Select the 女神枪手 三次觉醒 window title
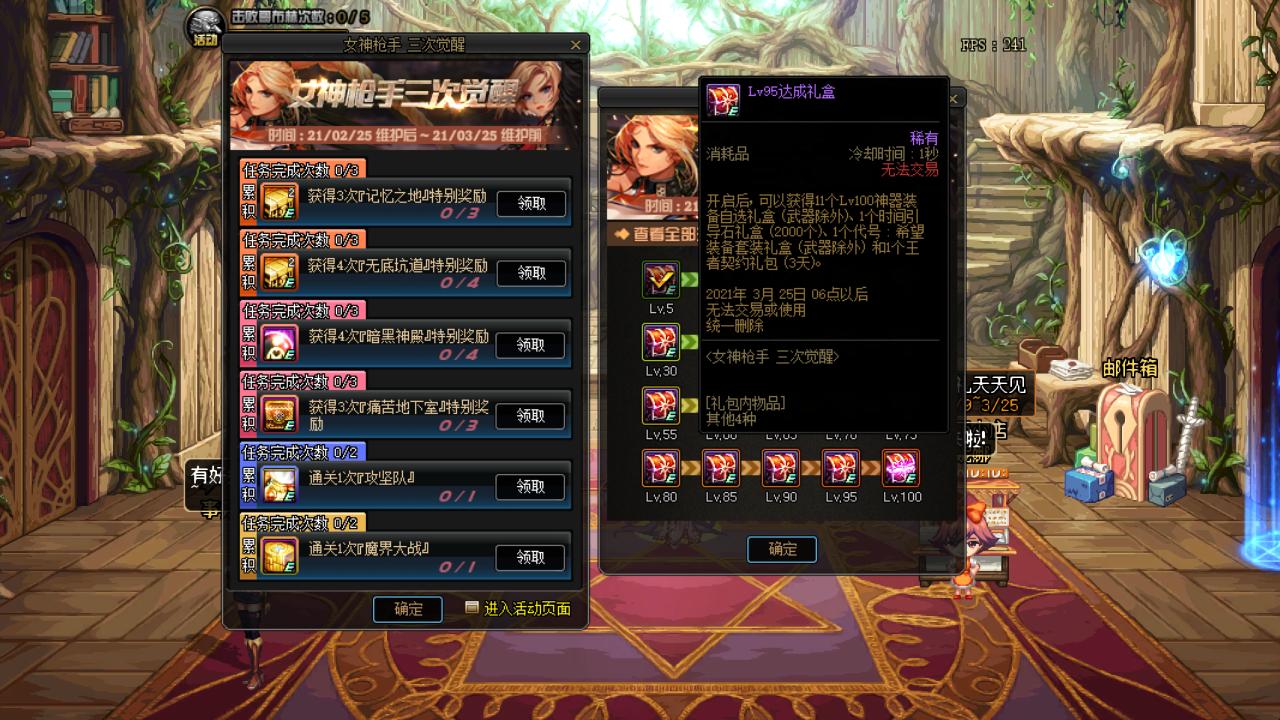1280x720 pixels. click(404, 43)
